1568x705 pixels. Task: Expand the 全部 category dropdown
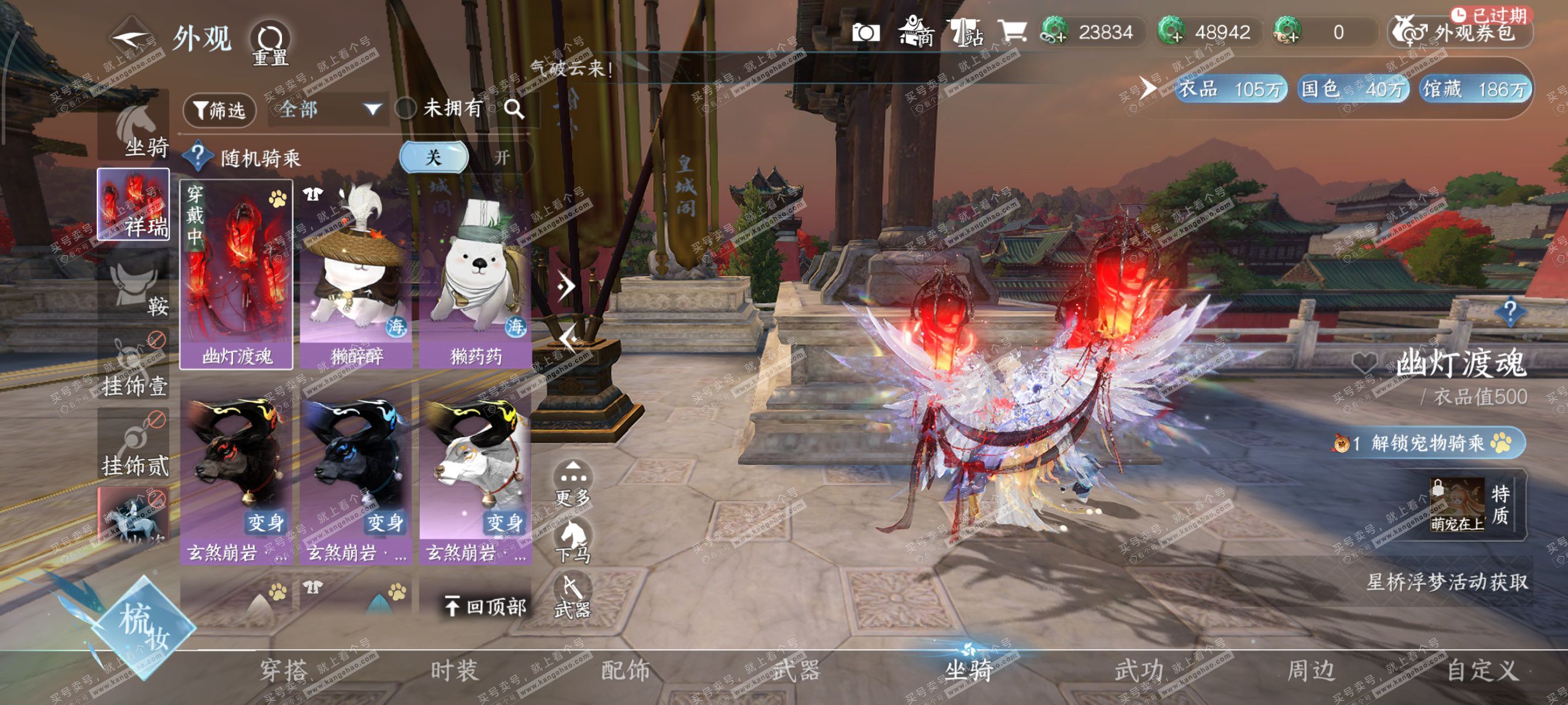329,110
